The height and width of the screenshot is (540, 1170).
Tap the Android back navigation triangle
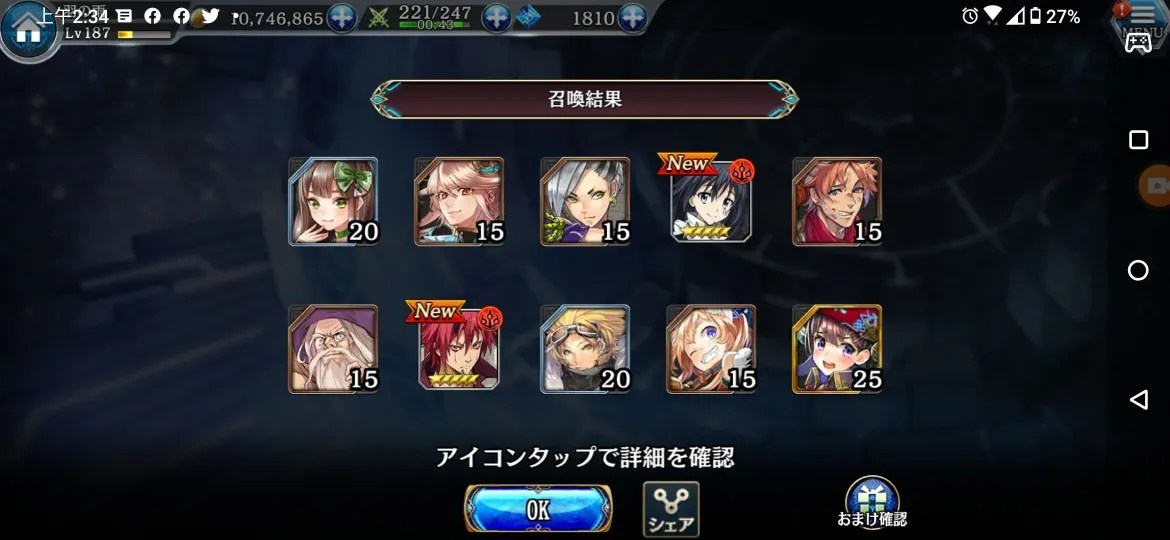tap(1138, 400)
